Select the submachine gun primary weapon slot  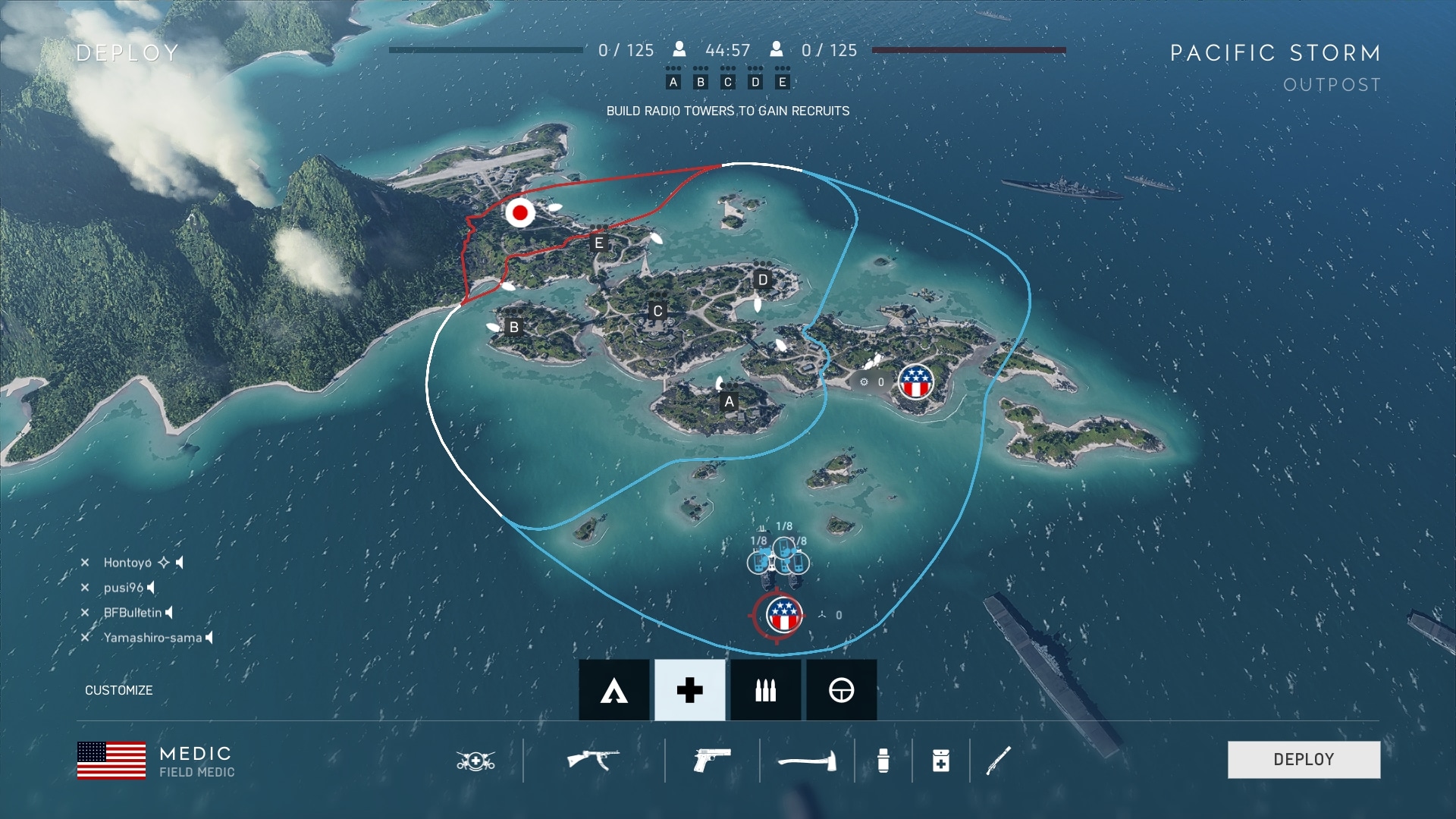pyautogui.click(x=593, y=759)
